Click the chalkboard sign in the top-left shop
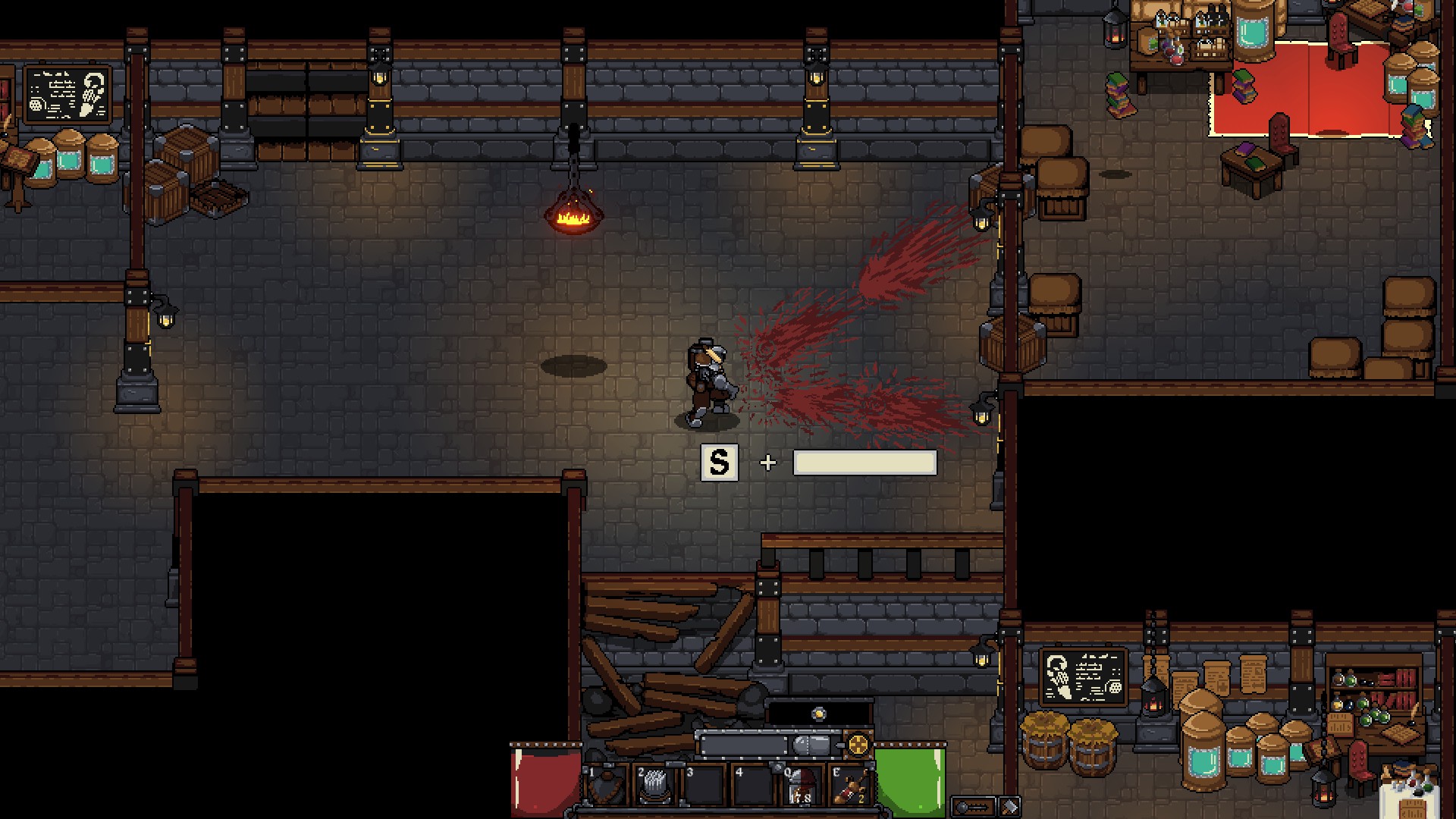This screenshot has width=1456, height=819. pos(67,95)
